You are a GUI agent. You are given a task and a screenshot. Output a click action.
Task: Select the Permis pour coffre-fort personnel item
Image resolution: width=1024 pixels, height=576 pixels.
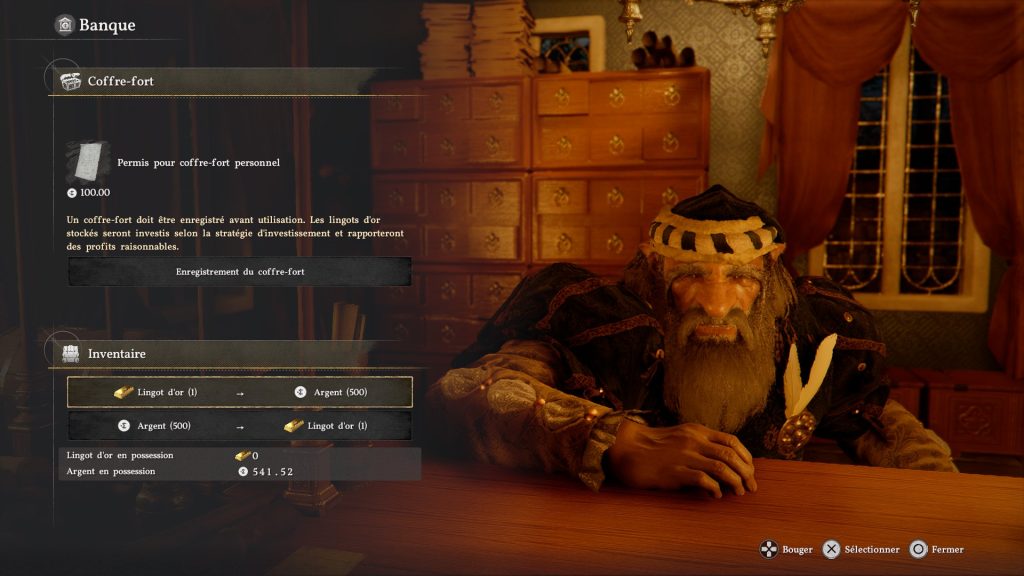[x=198, y=162]
